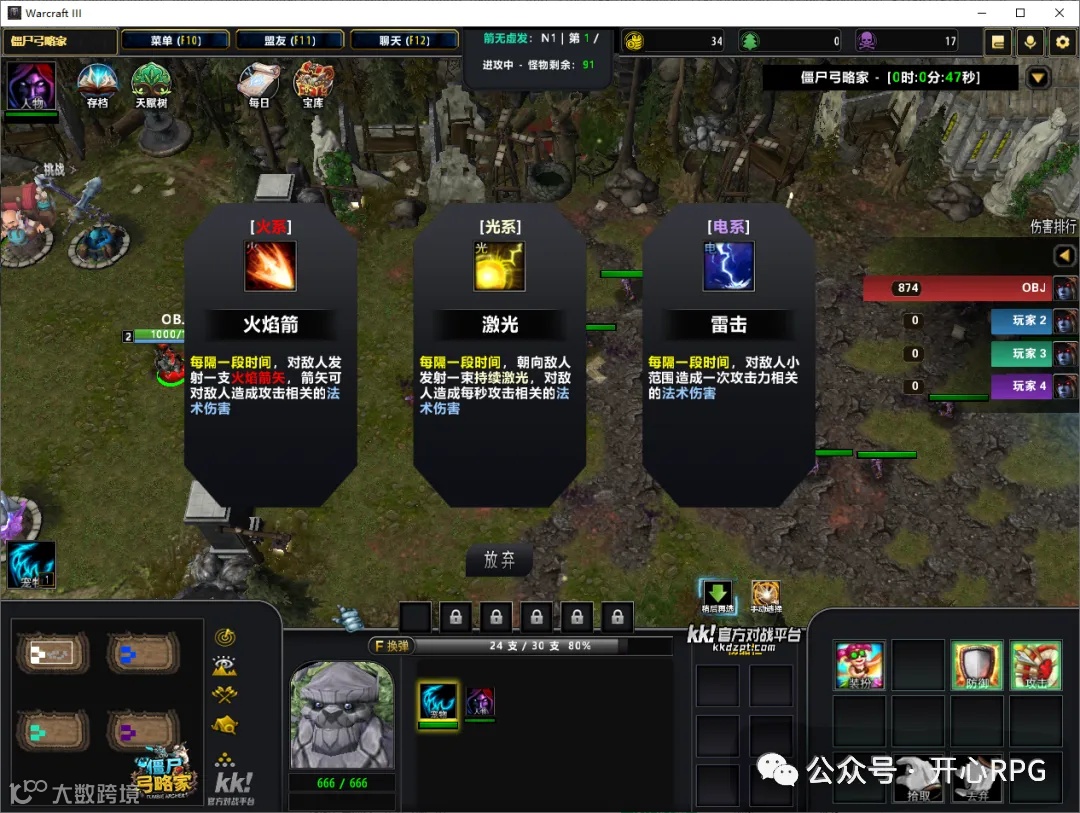The image size is (1080, 813).
Task: Open the 宝库 treasury chest icon
Action: pos(313,82)
